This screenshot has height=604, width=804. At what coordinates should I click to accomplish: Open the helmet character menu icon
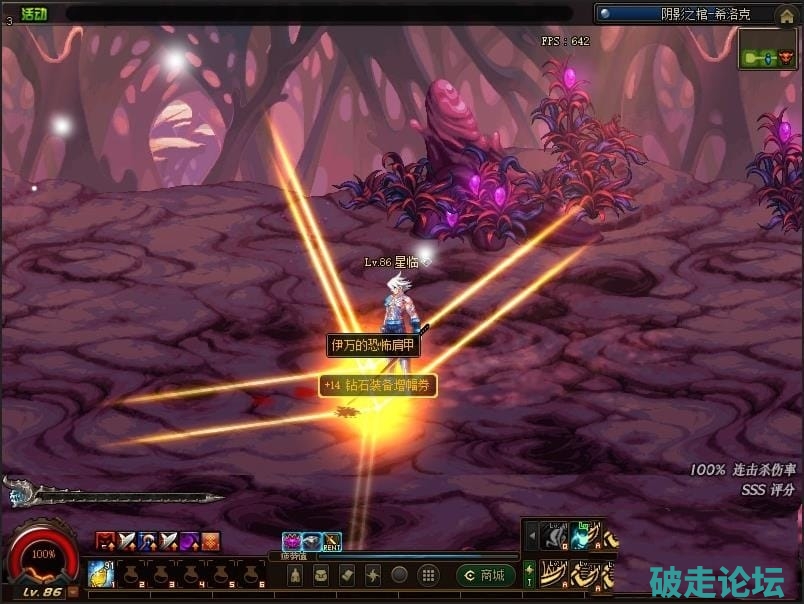point(295,575)
